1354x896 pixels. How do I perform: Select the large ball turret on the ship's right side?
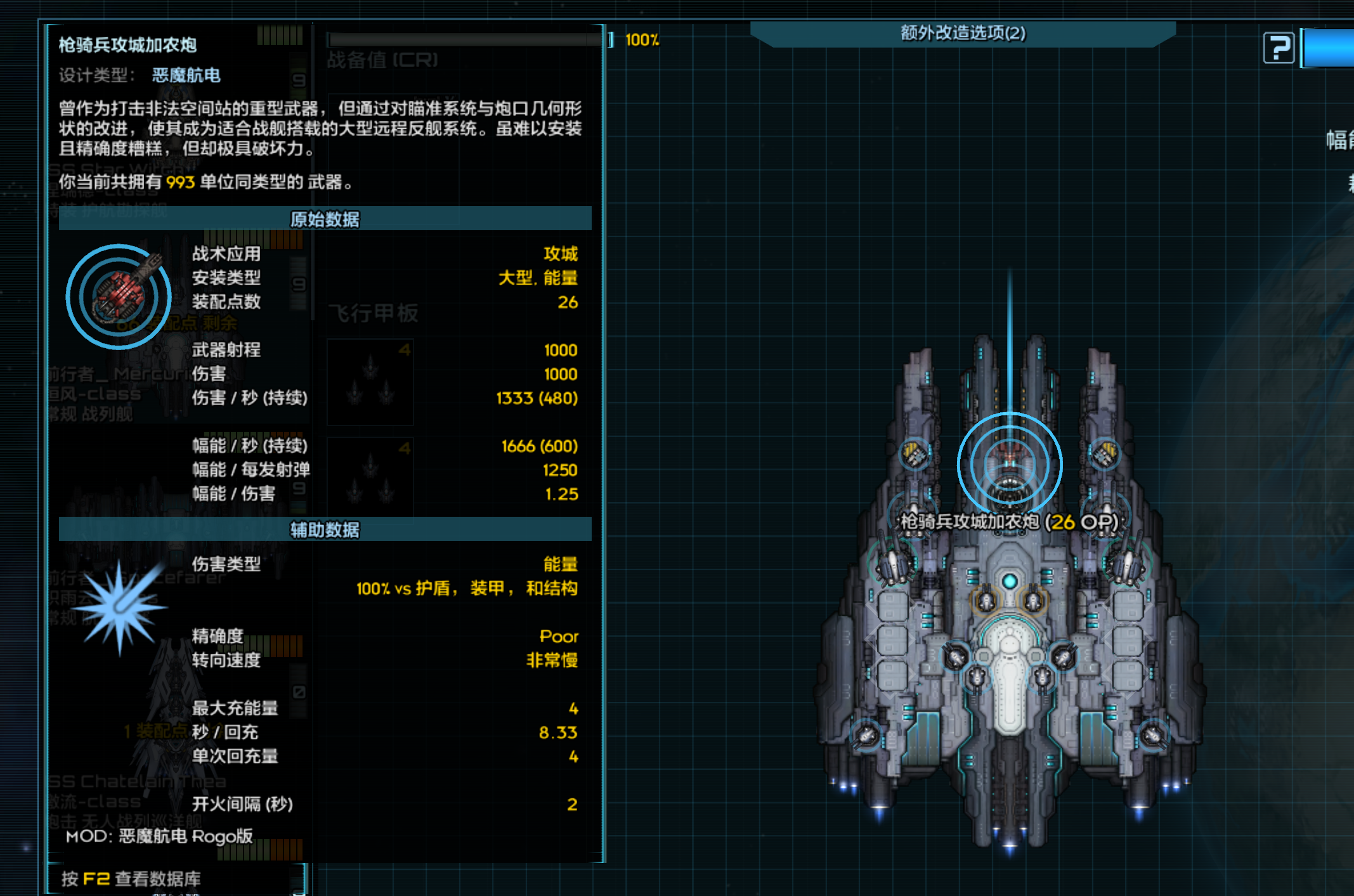[1127, 564]
